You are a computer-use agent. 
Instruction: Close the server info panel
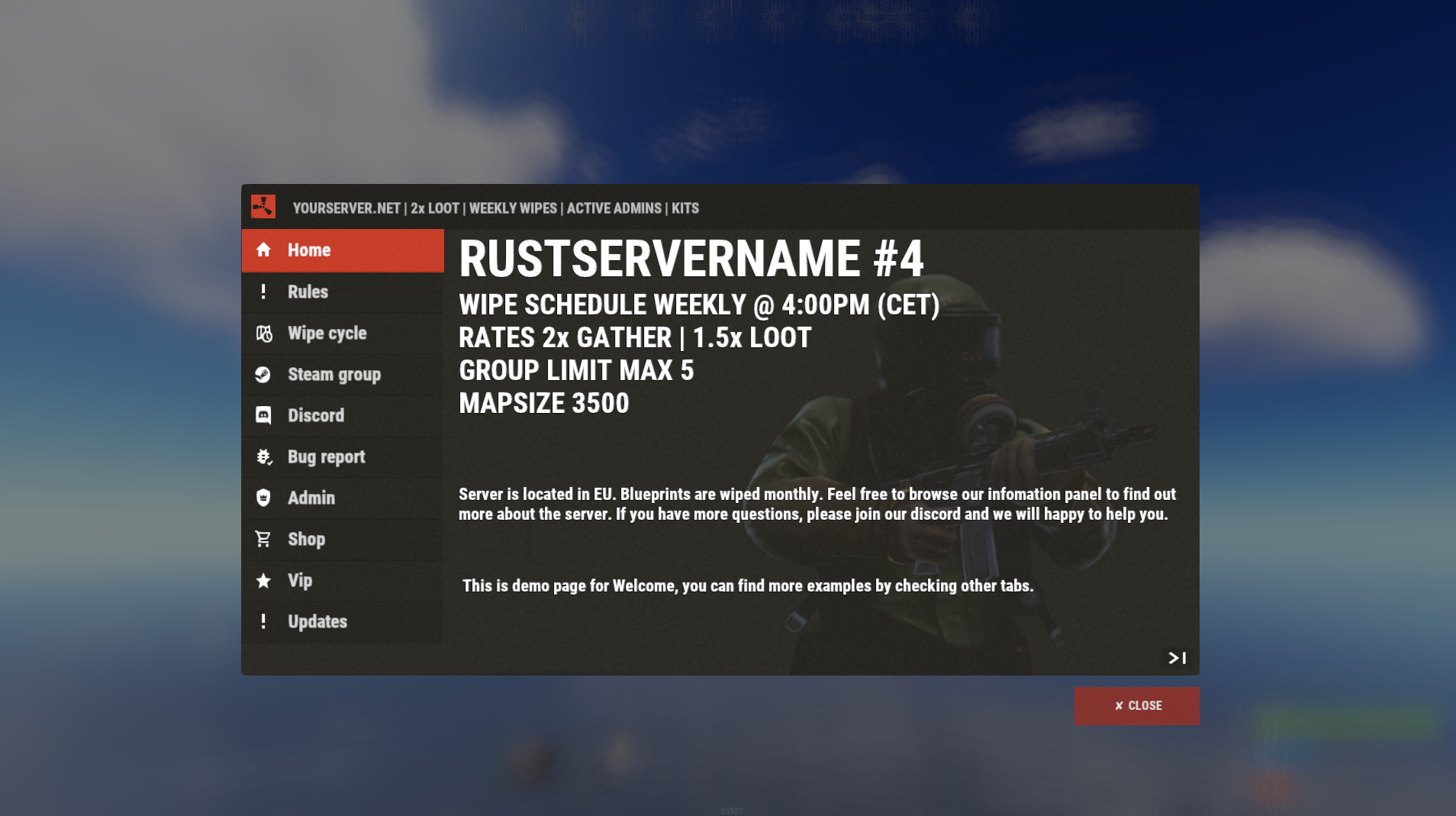coord(1136,706)
